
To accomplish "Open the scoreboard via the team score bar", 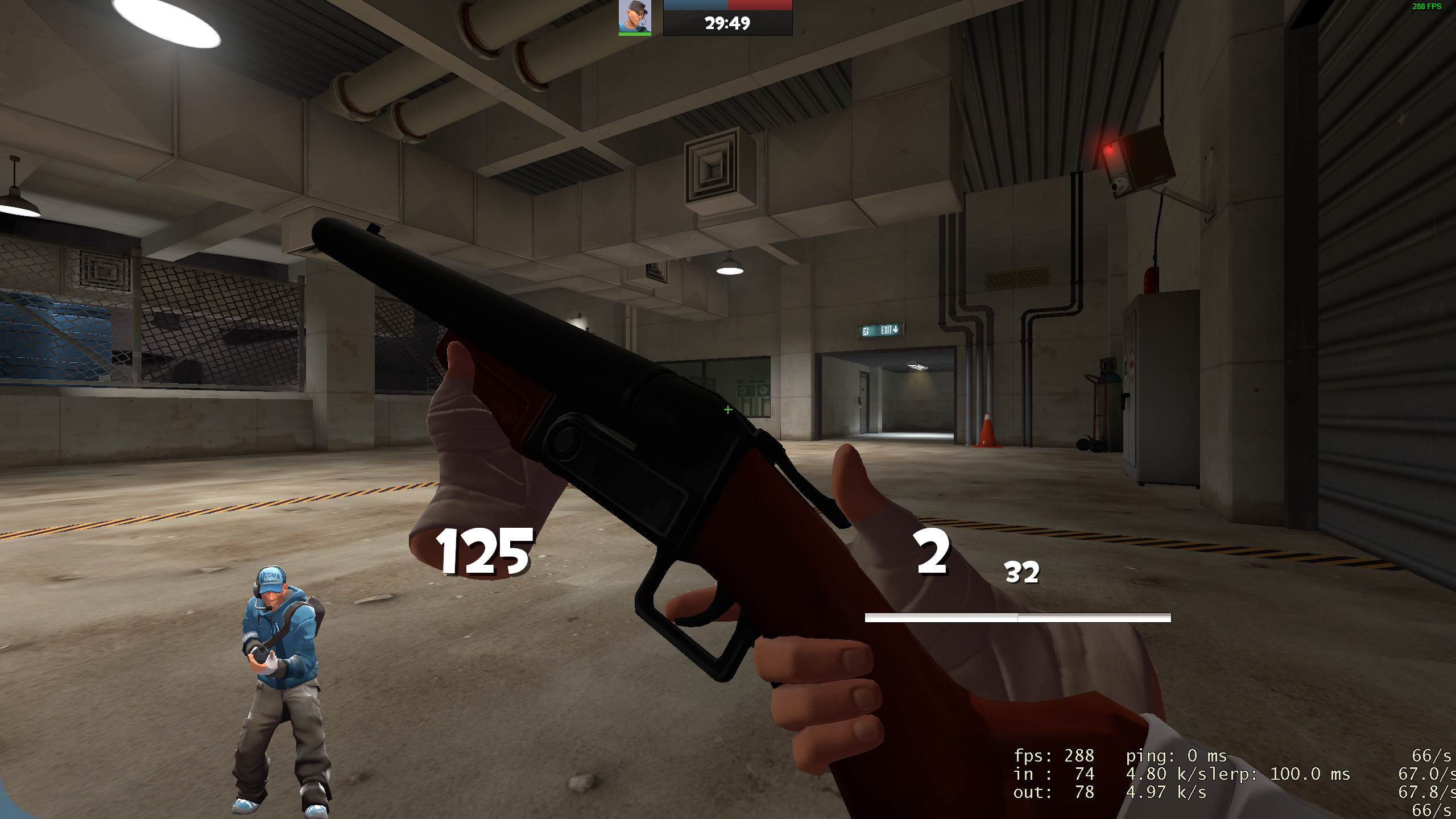I will tap(728, 6).
